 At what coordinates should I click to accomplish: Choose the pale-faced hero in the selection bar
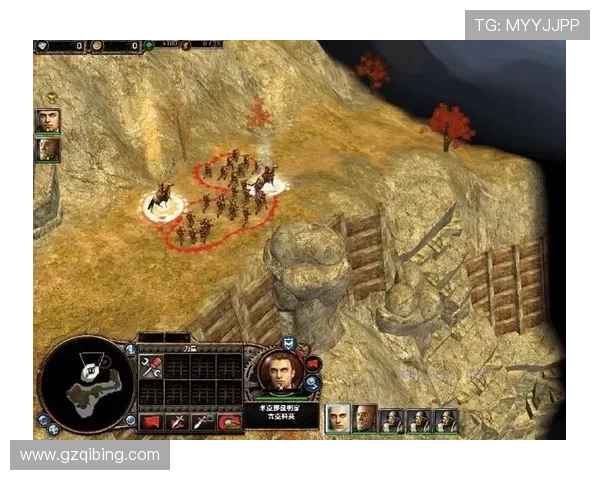point(339,418)
